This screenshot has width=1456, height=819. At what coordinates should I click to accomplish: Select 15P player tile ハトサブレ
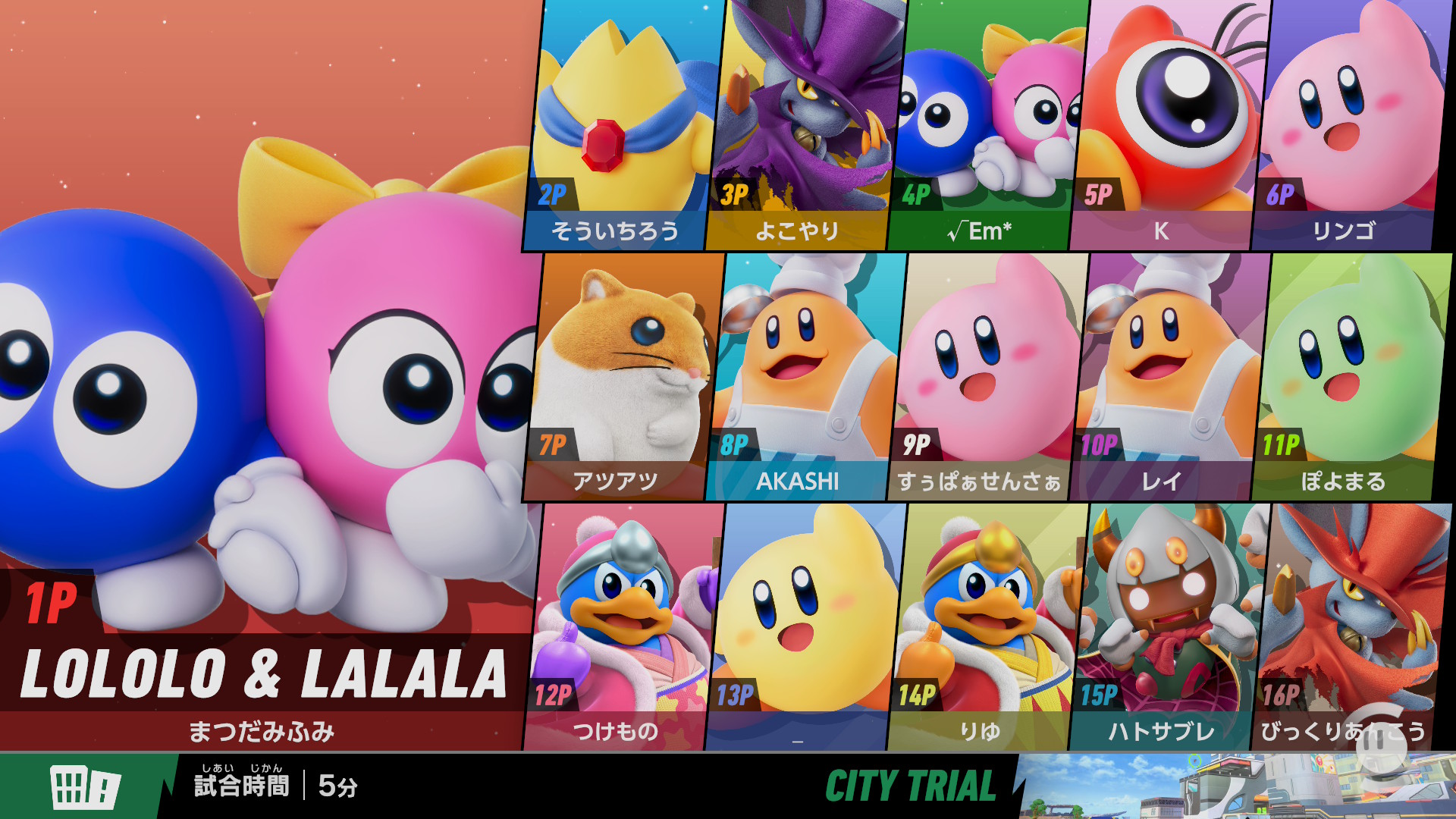click(1168, 626)
